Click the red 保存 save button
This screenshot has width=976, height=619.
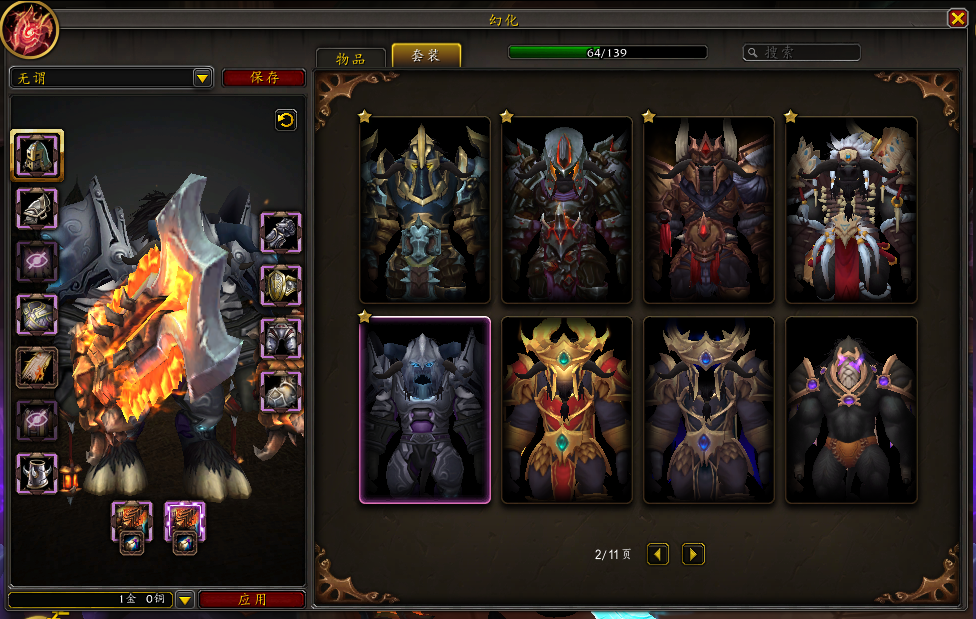point(264,78)
